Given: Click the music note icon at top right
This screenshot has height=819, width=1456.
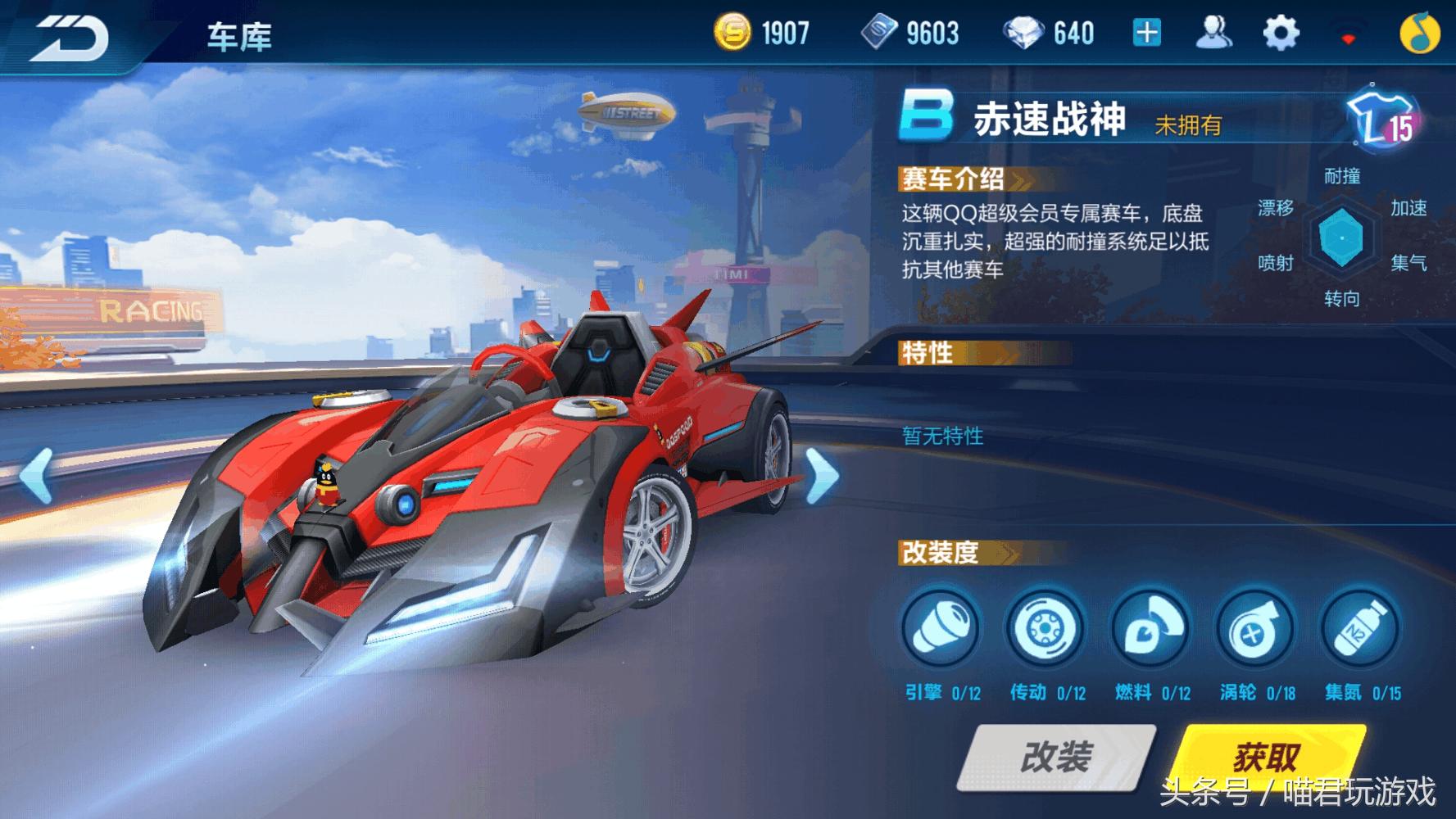Looking at the screenshot, I should pyautogui.click(x=1419, y=31).
